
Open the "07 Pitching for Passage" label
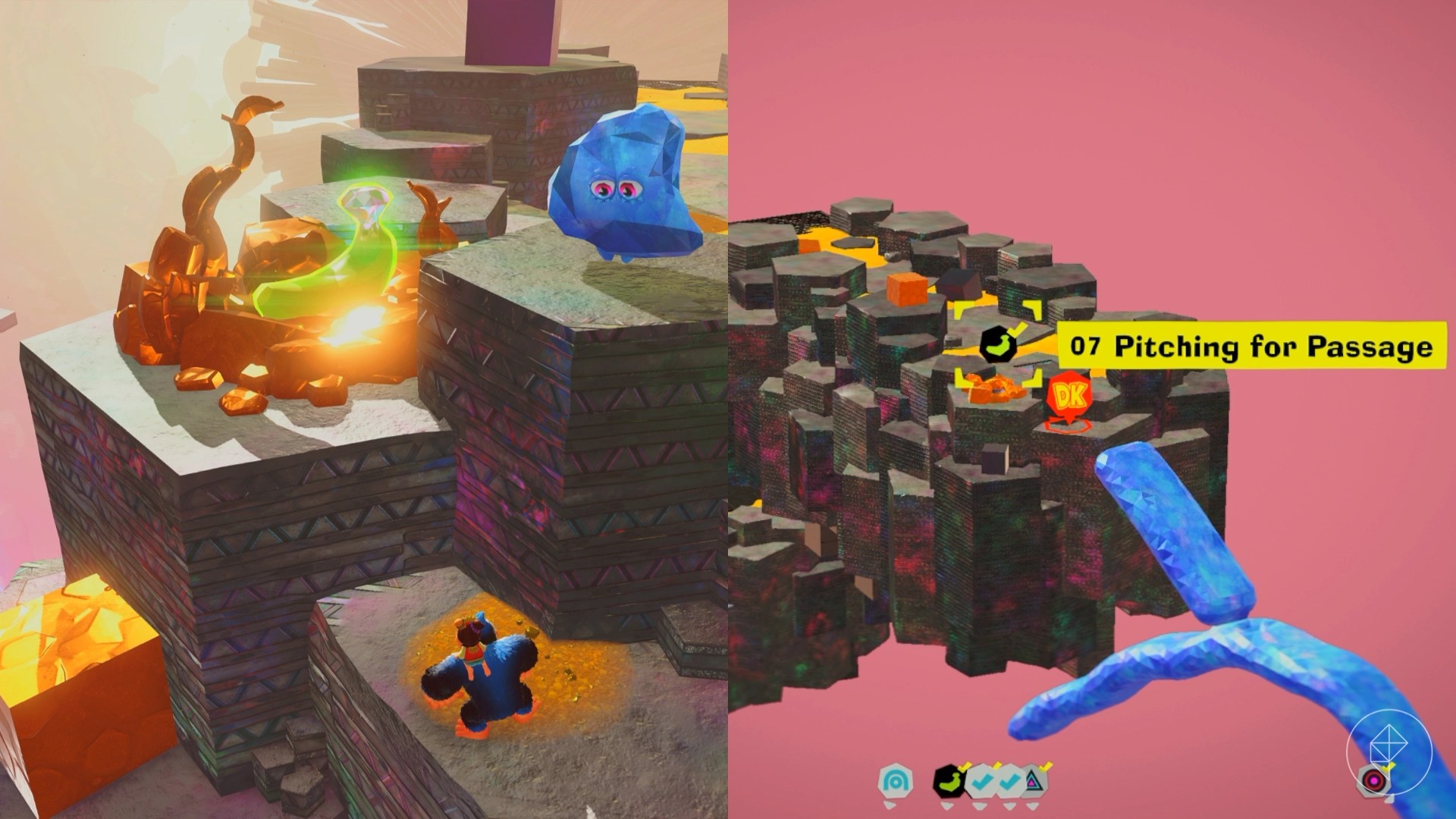1251,347
